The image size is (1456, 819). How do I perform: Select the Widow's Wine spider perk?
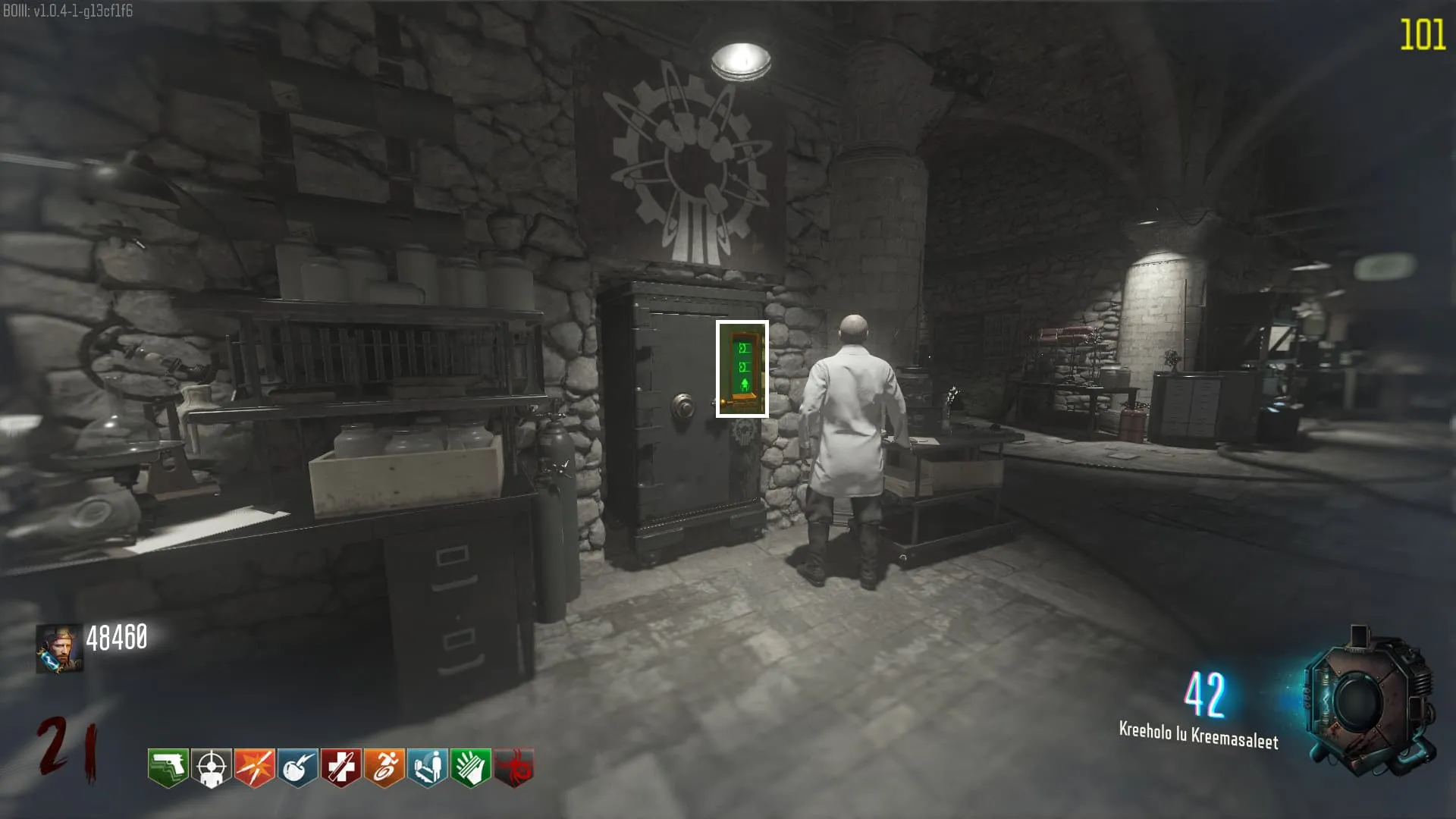pos(513,768)
